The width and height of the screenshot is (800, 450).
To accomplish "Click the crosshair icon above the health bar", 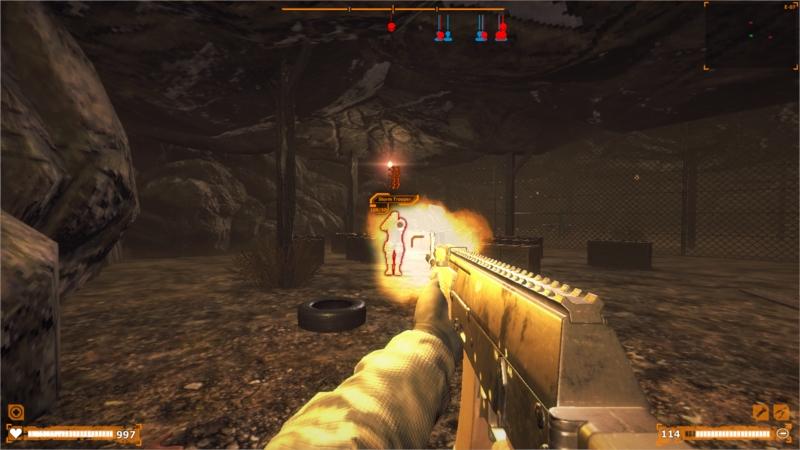I will pyautogui.click(x=15, y=411).
